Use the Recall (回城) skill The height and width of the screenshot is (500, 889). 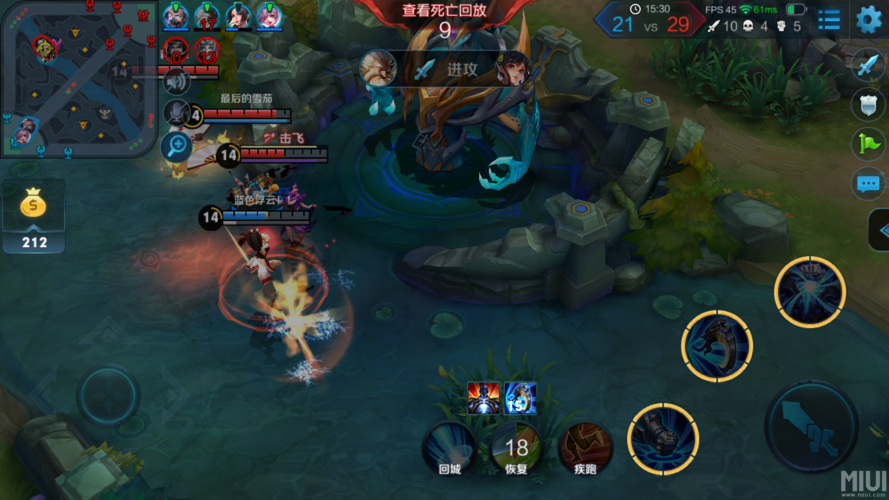[449, 447]
